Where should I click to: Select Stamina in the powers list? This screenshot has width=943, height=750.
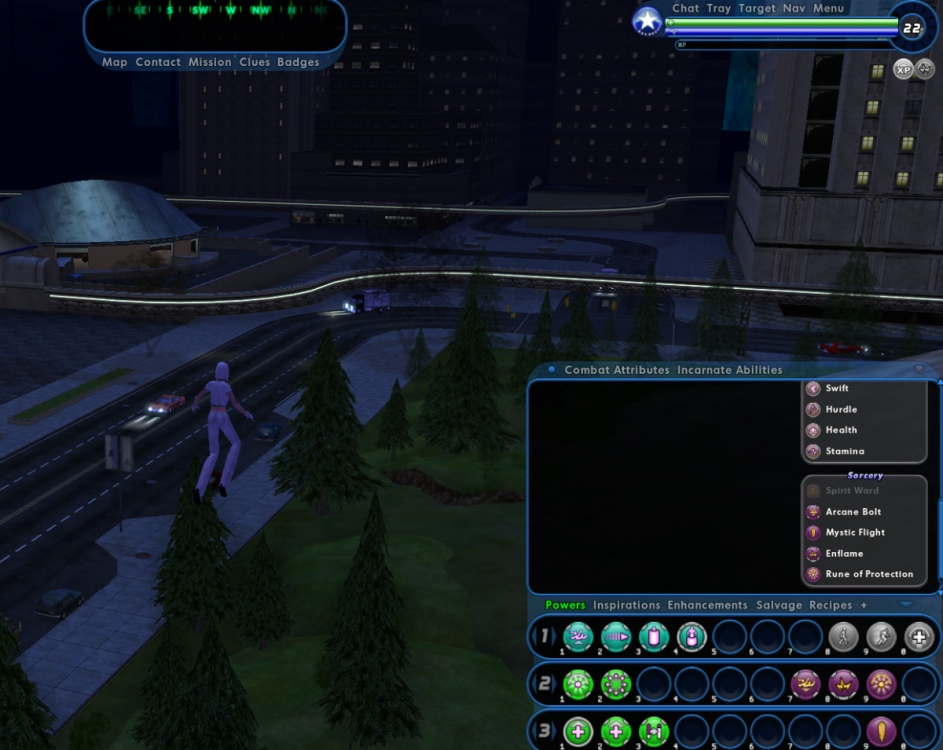[845, 451]
